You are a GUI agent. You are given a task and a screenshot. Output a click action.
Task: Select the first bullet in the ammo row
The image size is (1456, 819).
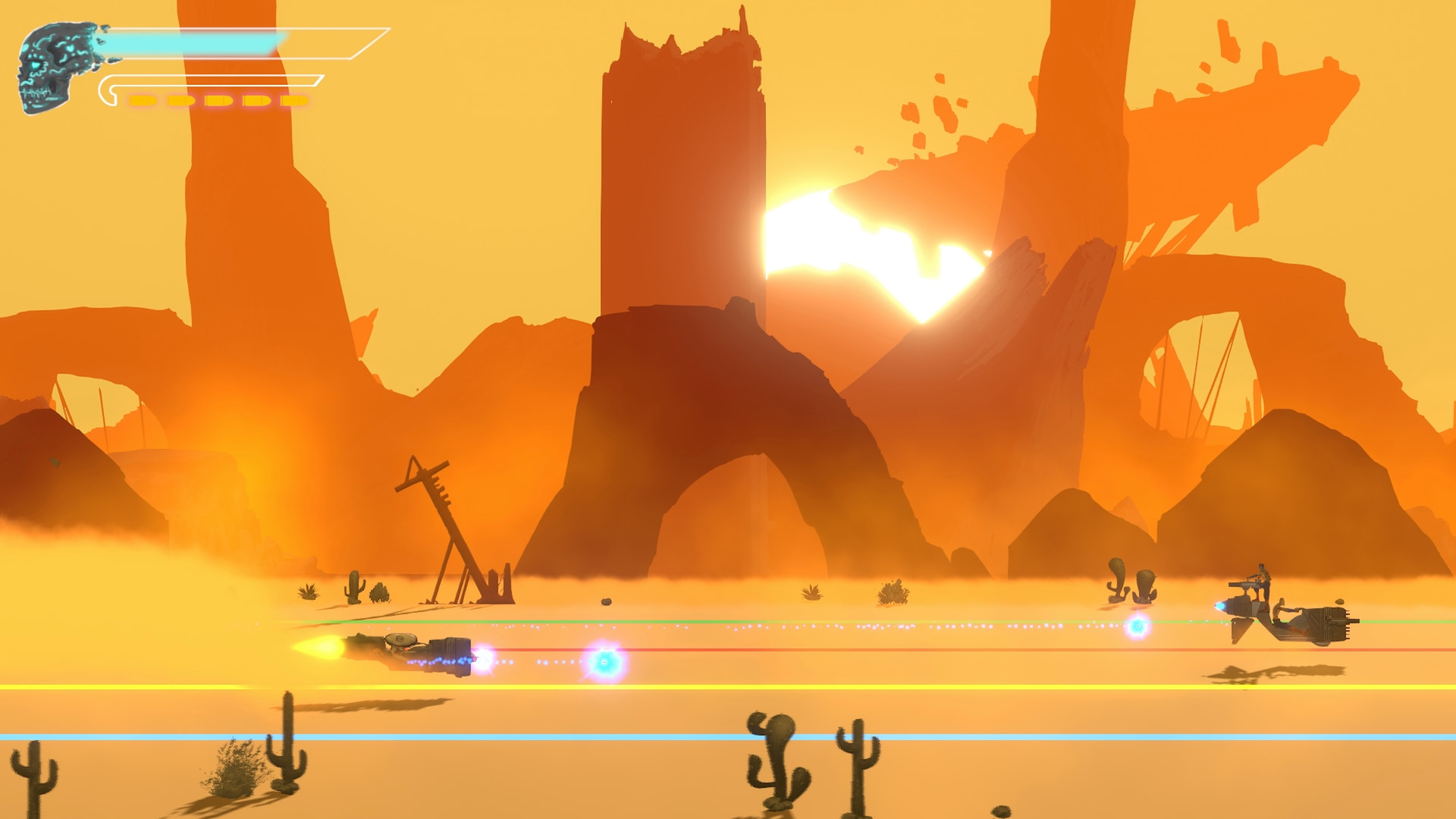click(142, 100)
